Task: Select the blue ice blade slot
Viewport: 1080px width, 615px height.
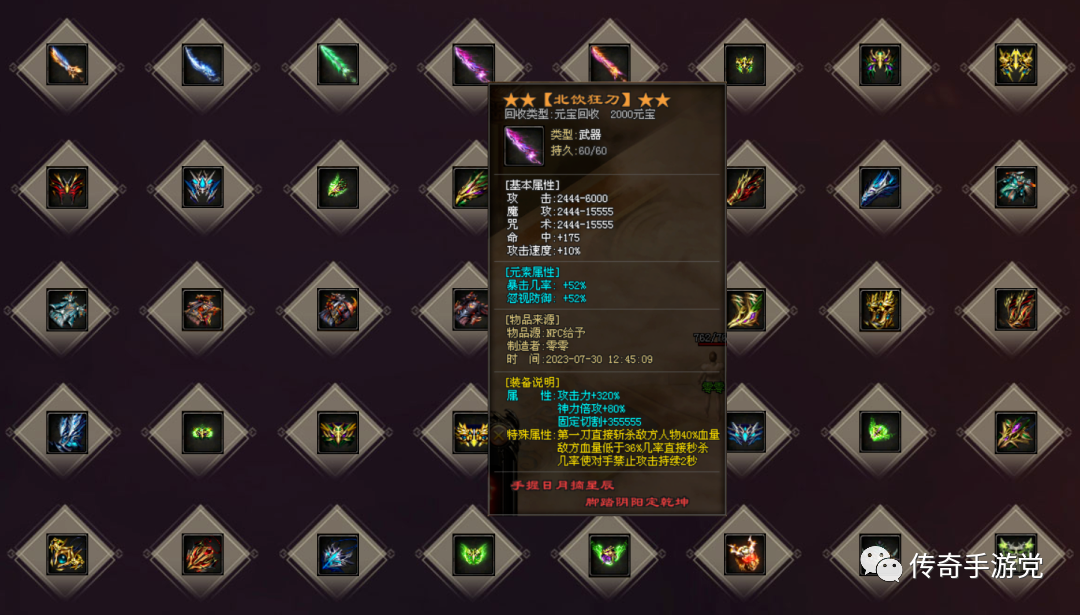Action: tap(203, 65)
